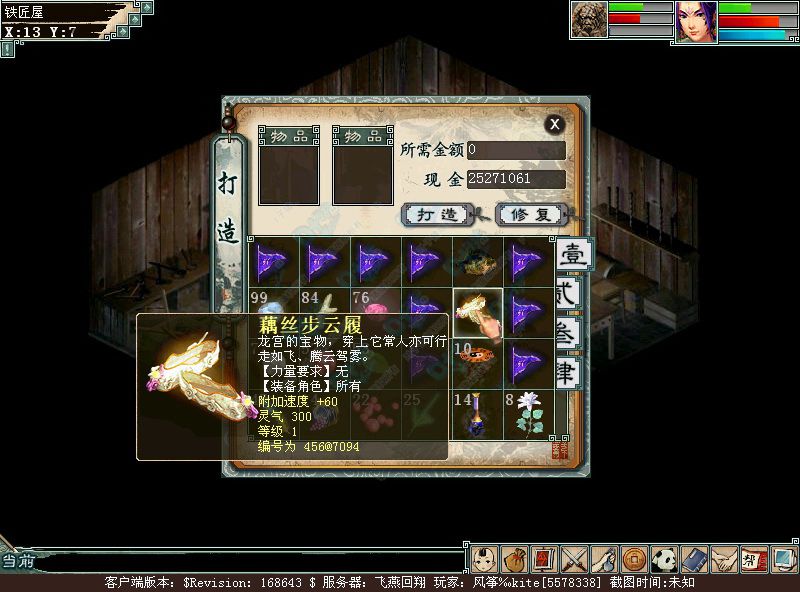Click the 打造 forge button

tap(436, 214)
